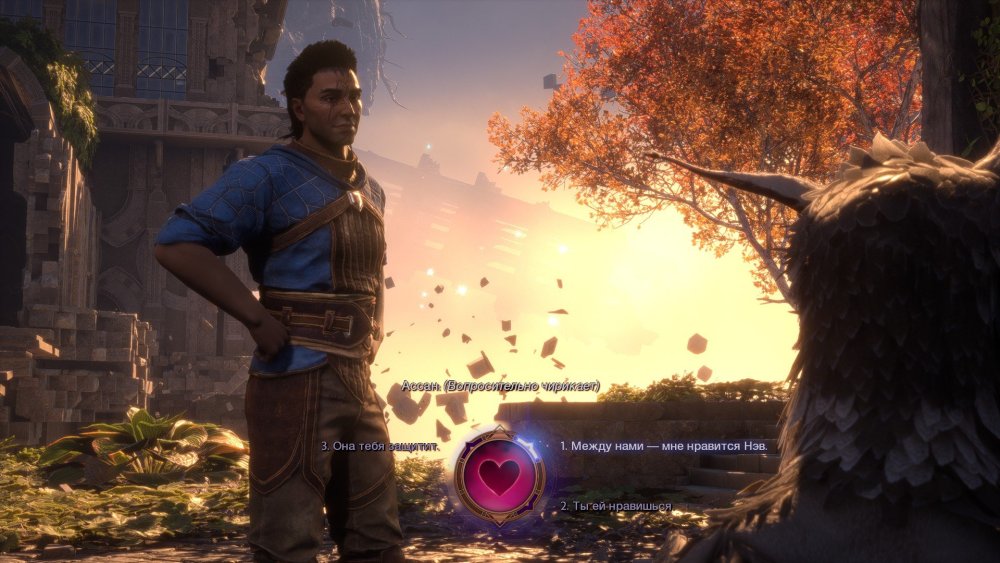Select dialogue option "Ты ей нравишься"
Viewport: 1000px width, 563px height.
click(x=615, y=506)
